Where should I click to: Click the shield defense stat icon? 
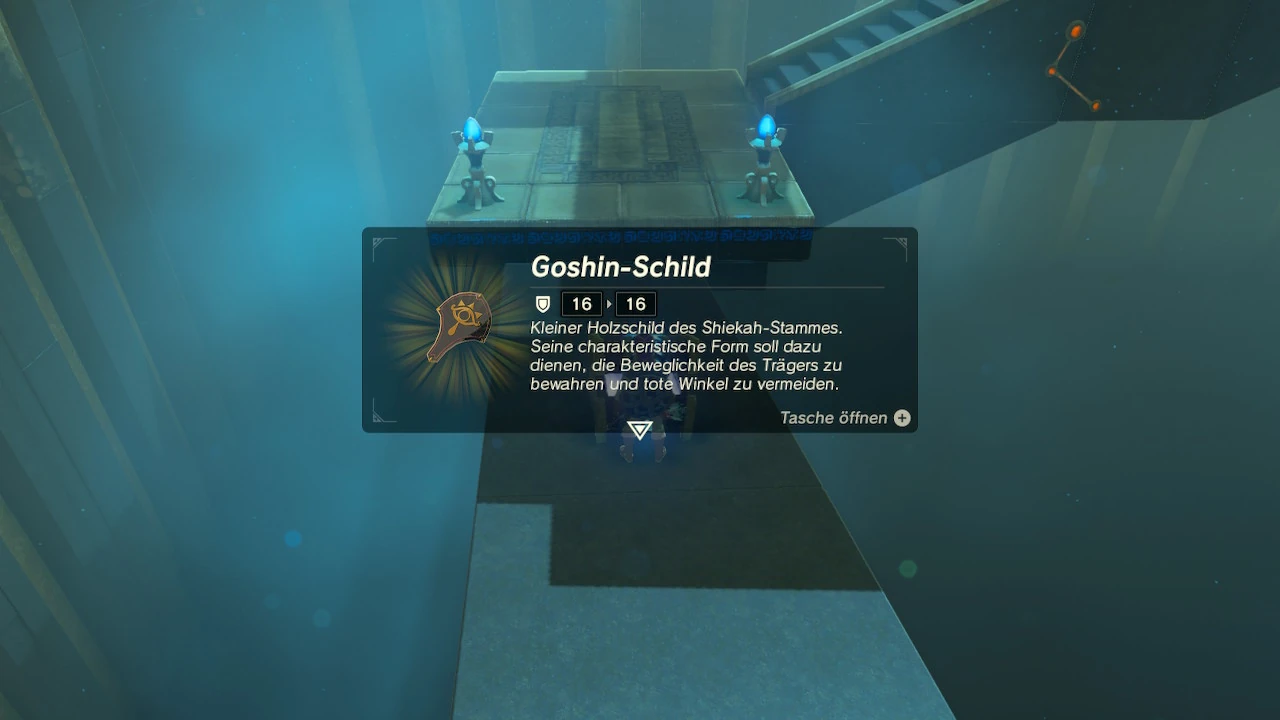(x=541, y=304)
